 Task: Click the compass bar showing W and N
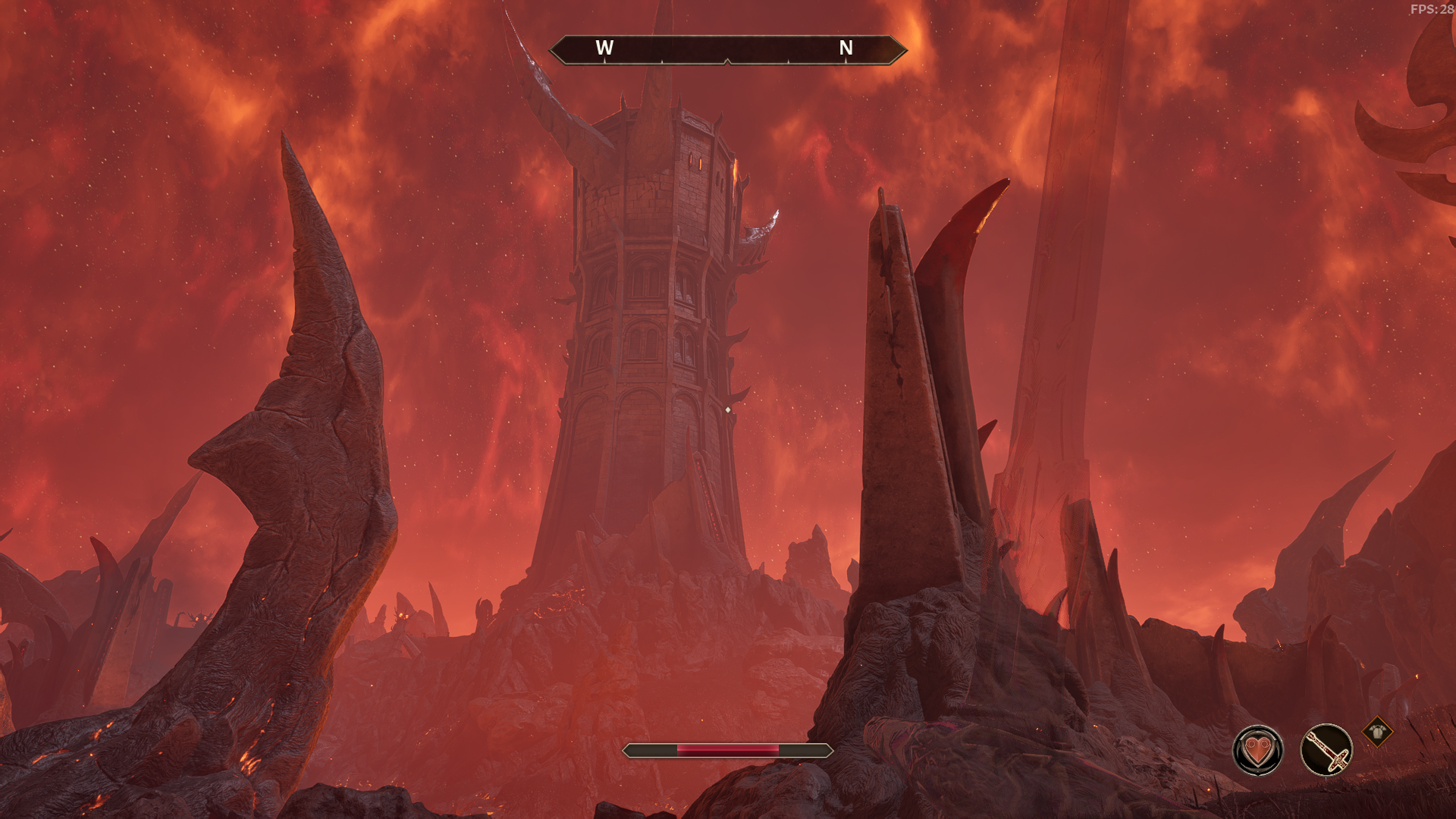click(727, 49)
